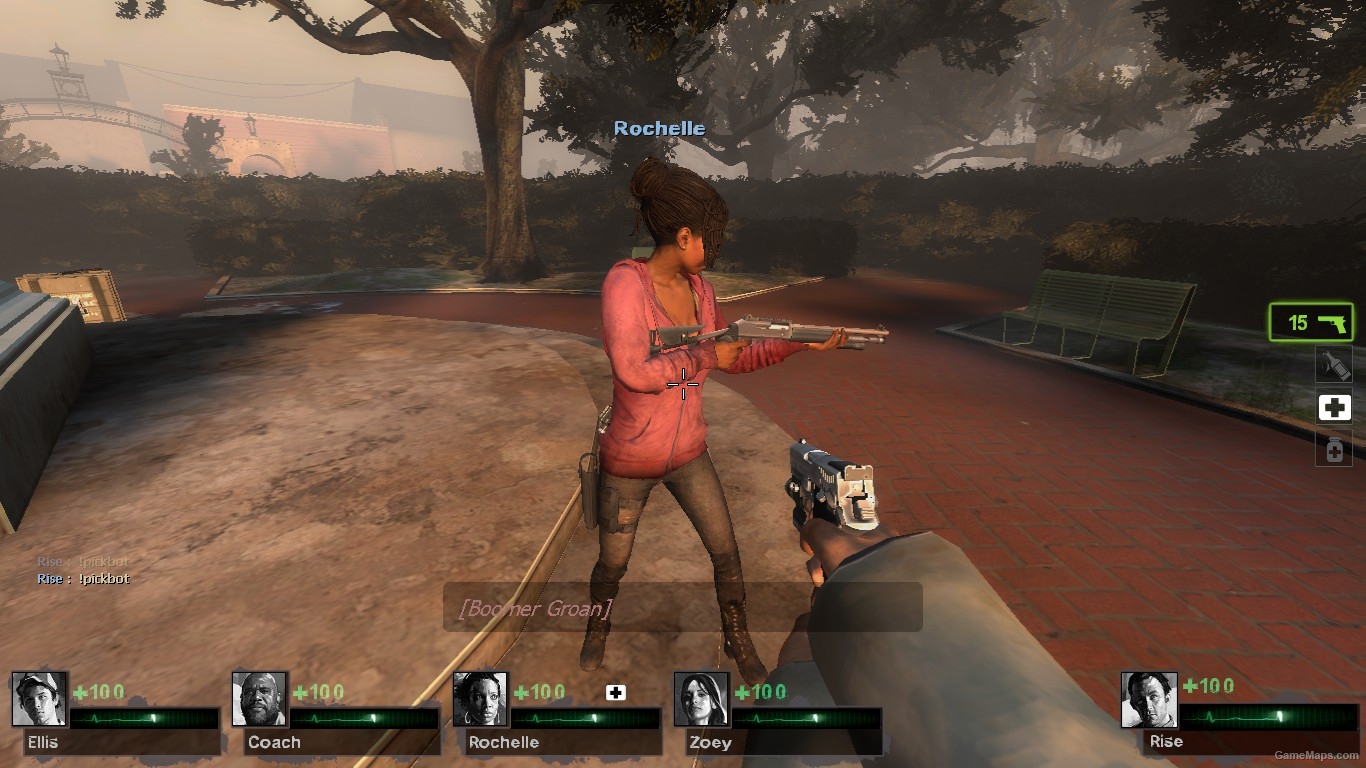Viewport: 1366px width, 768px height.
Task: Click the green plus next to Ellis's portrait
Action: (79, 690)
